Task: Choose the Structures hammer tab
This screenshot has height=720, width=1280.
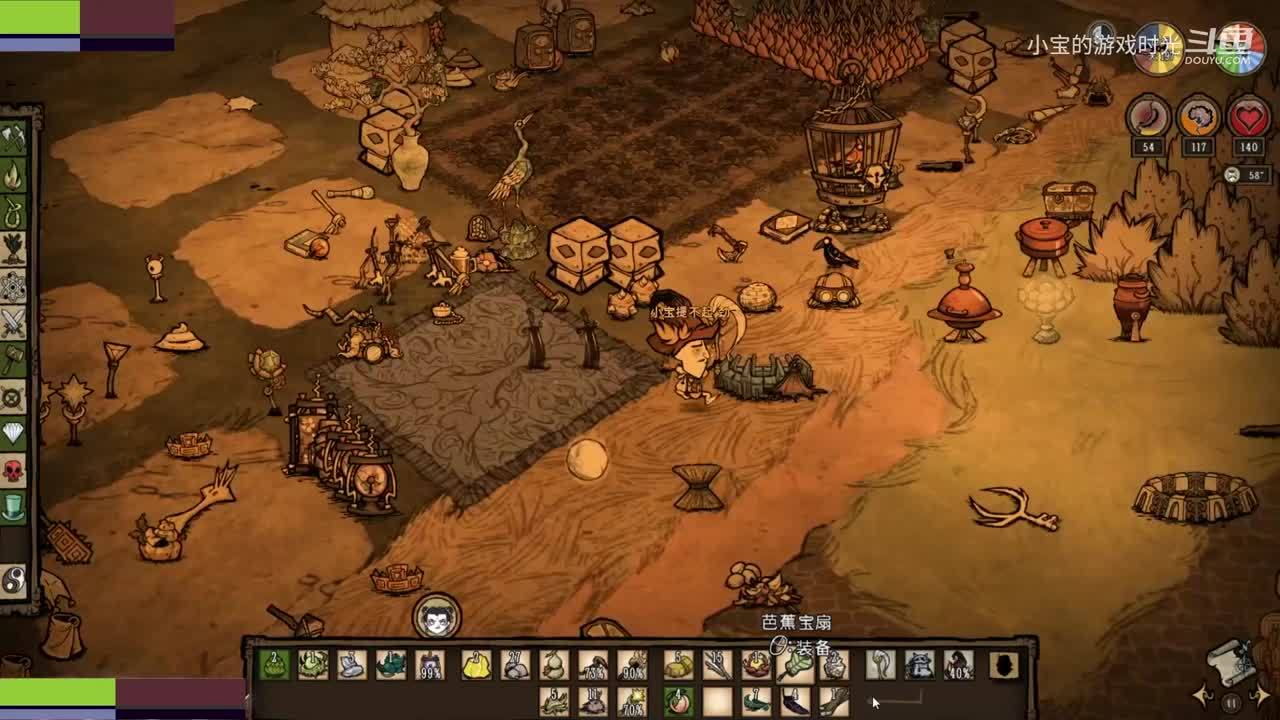Action: [13, 359]
